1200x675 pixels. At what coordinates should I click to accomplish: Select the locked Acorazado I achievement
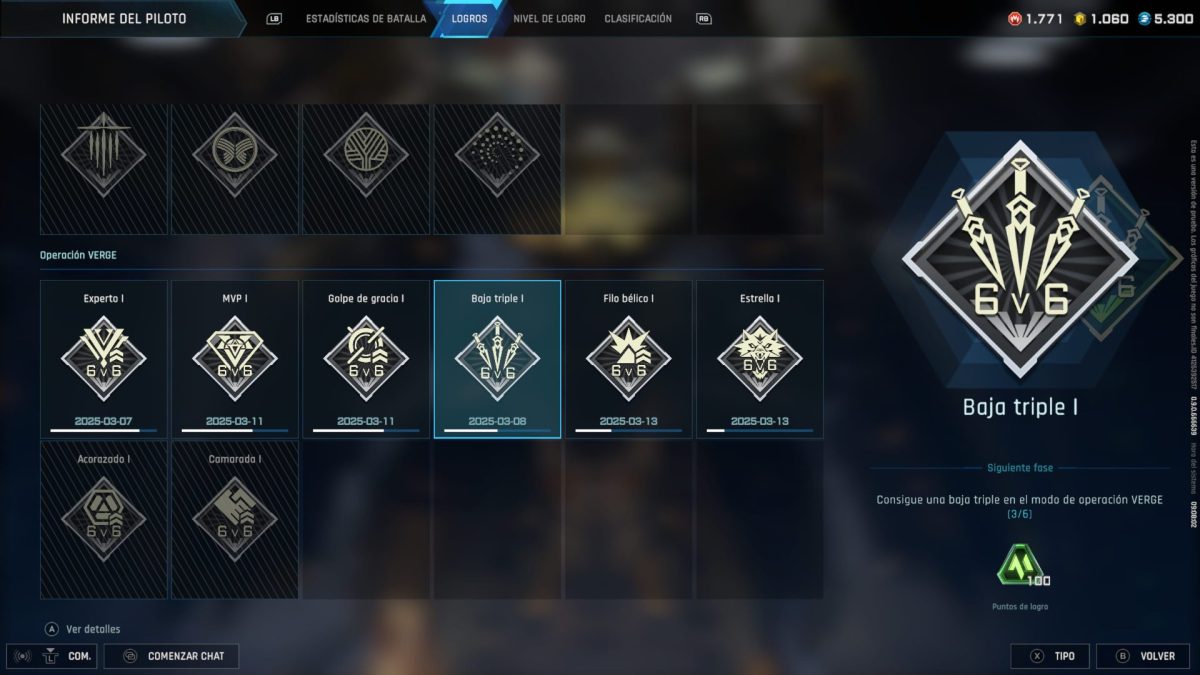click(104, 520)
